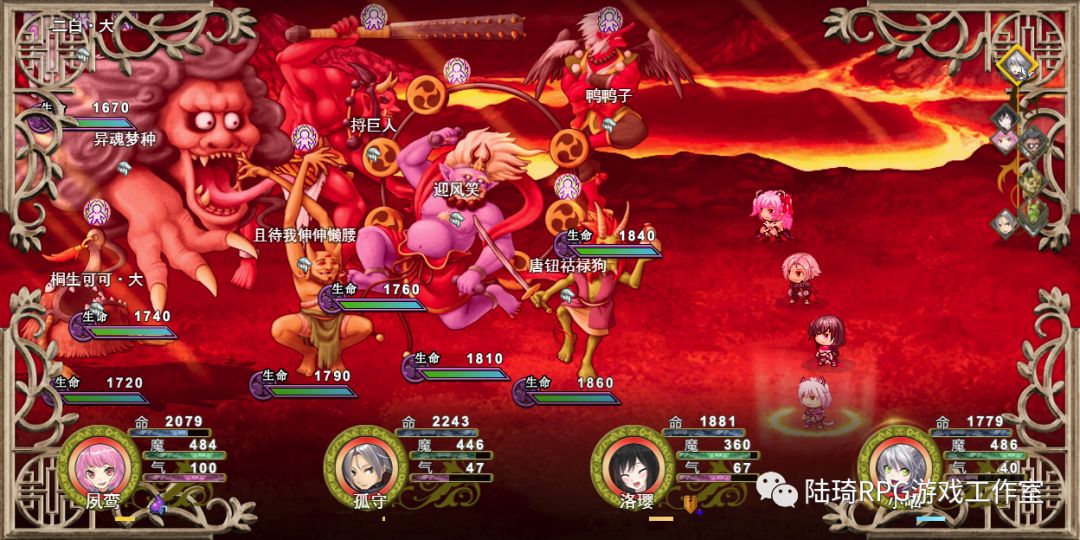Select black-haired portrait in the turn order
The image size is (1080, 540).
tap(1004, 118)
